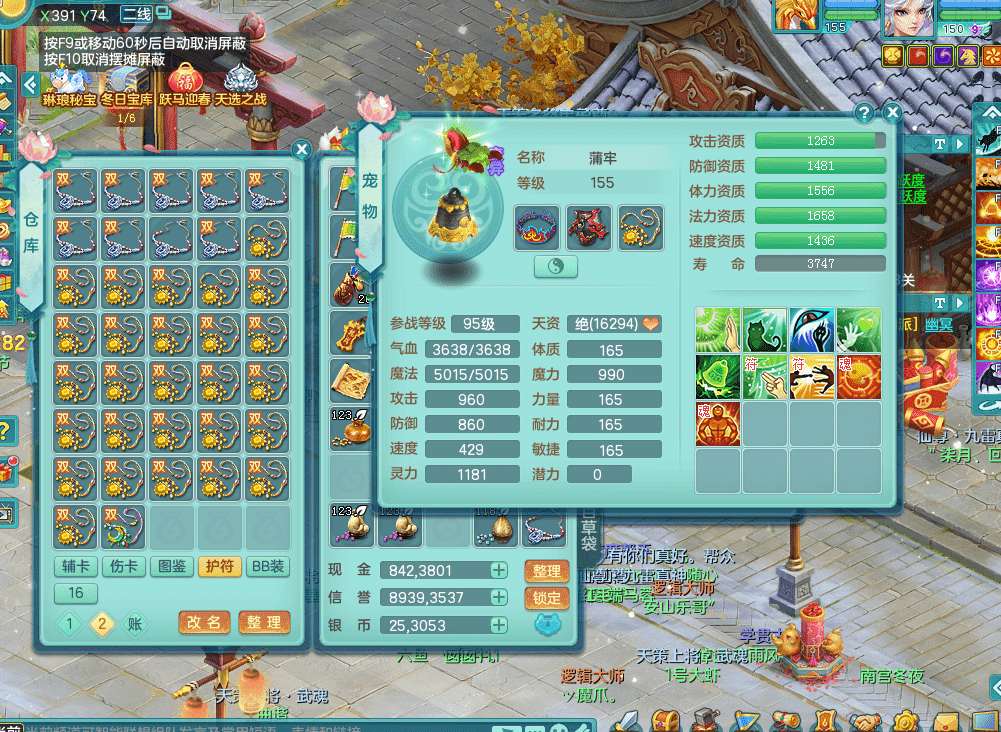Click the 锁定 lock button
This screenshot has width=1001, height=732.
pyautogui.click(x=546, y=598)
